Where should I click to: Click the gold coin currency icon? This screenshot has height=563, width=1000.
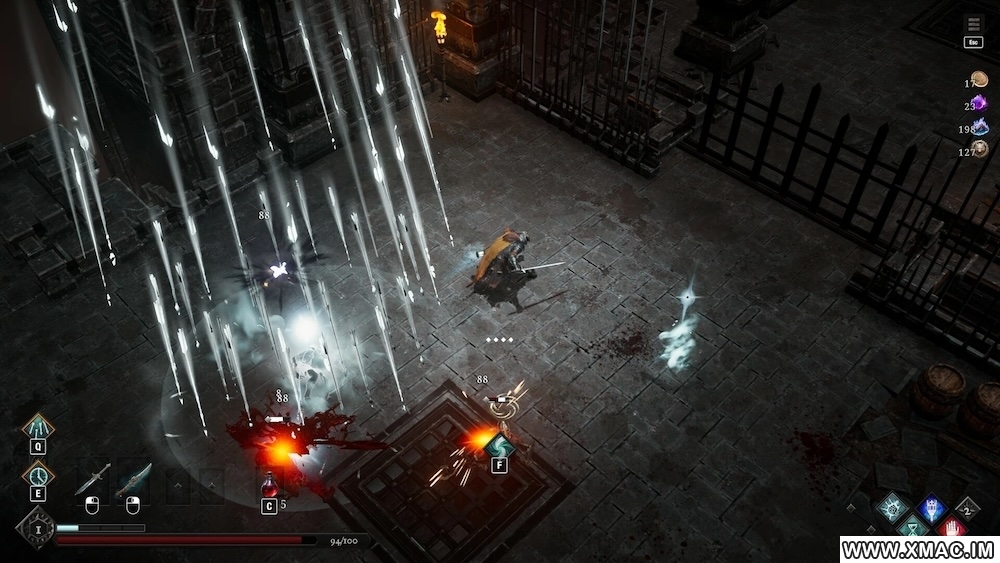[979, 80]
